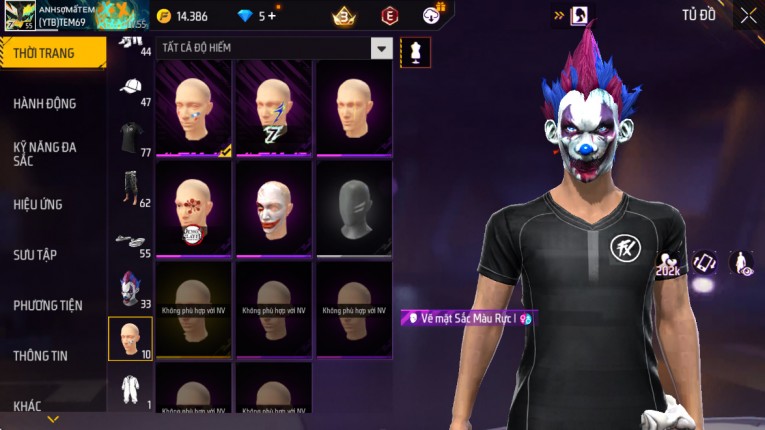Equip the lightning bolt face paint
The image size is (765, 430).
point(273,108)
